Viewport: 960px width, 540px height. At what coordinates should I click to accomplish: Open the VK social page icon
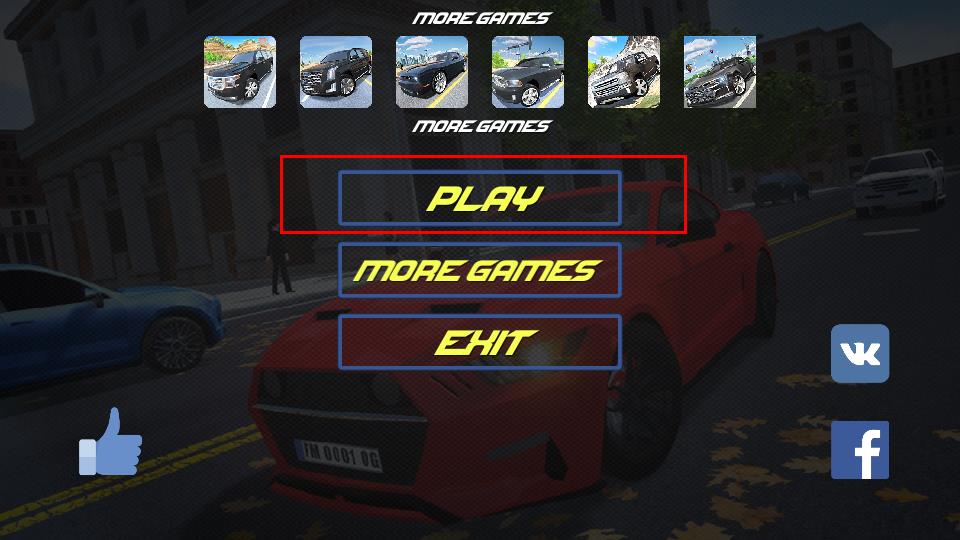coord(860,354)
